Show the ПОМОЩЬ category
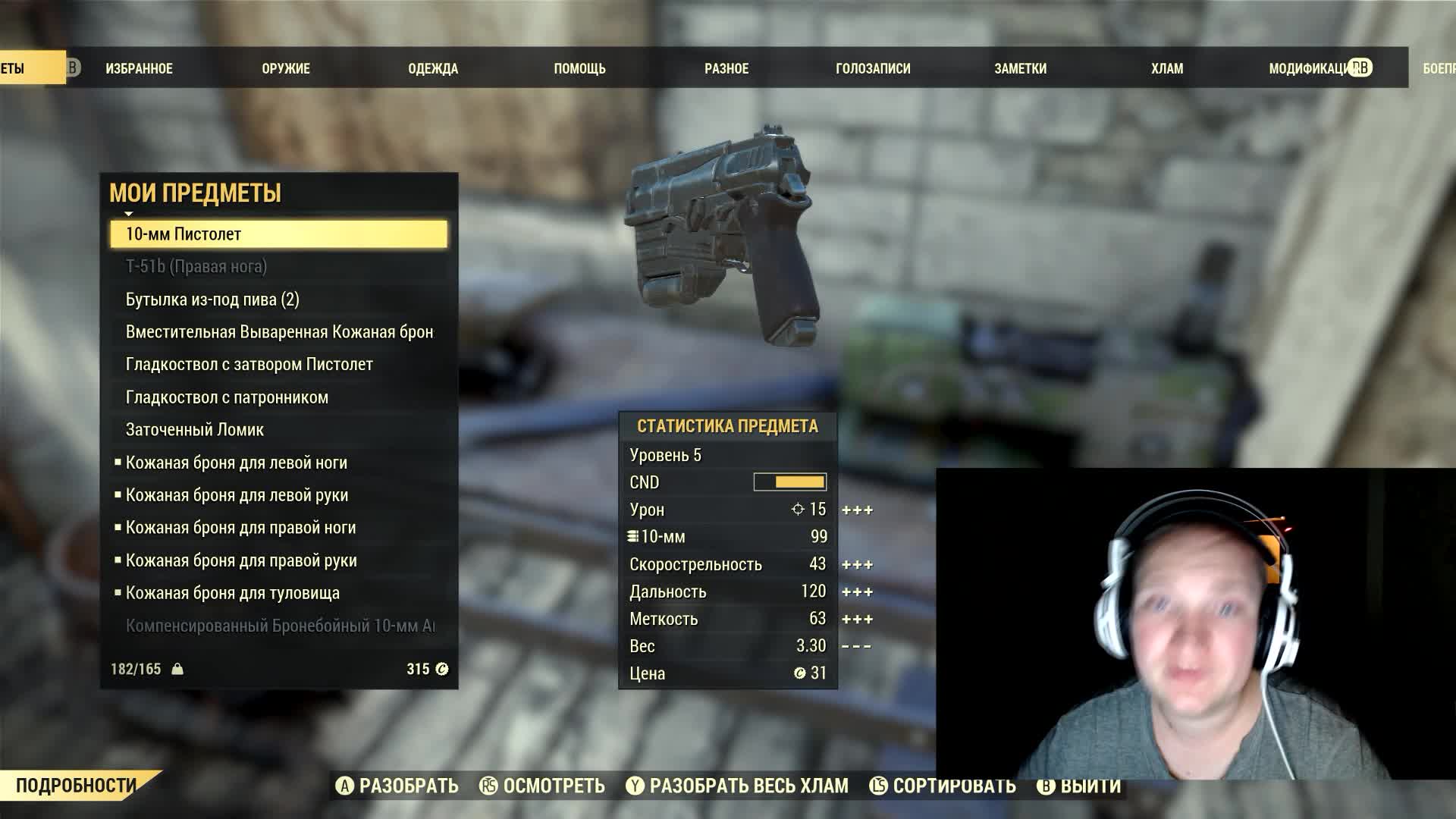1456x819 pixels. tap(579, 68)
